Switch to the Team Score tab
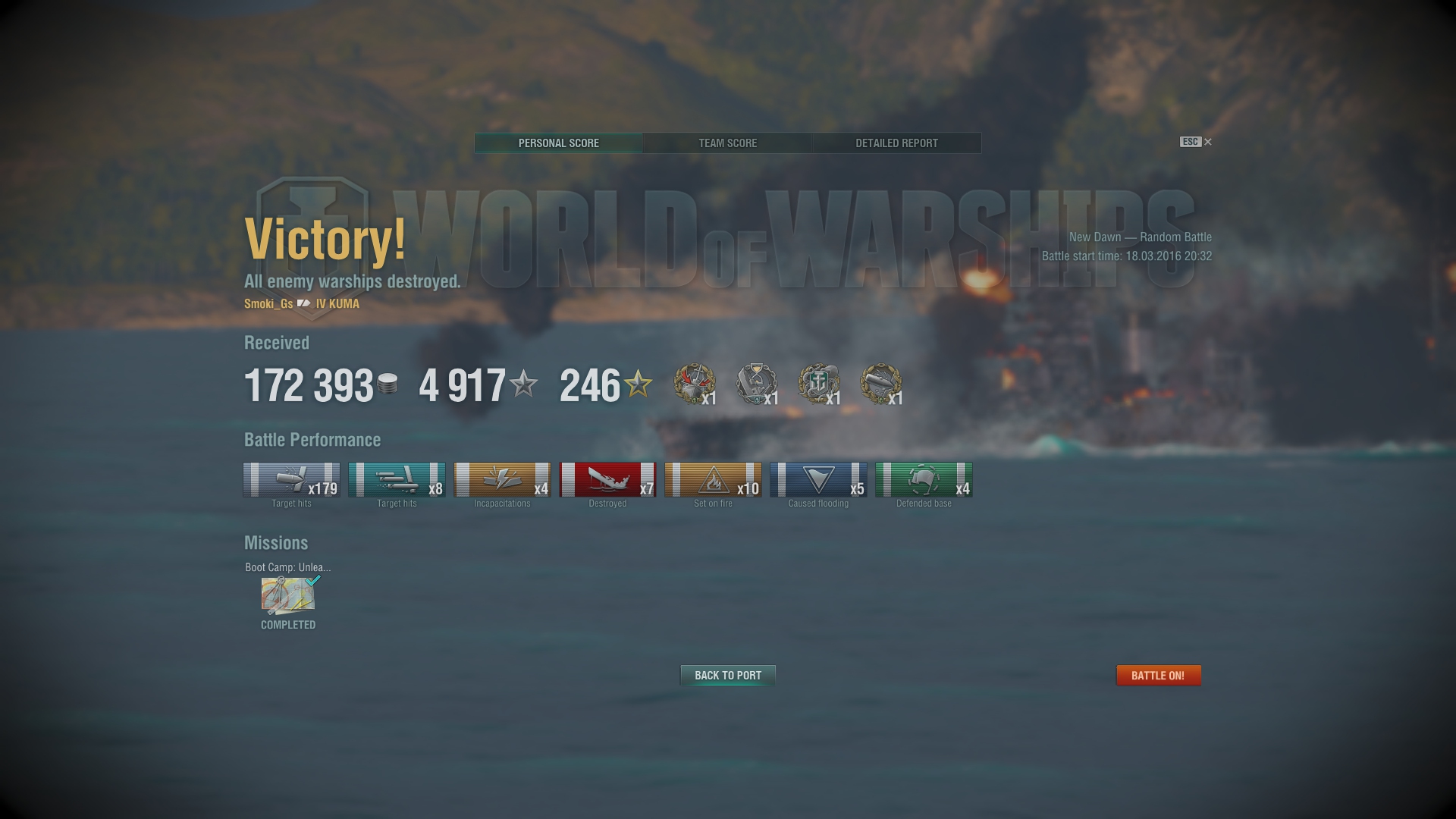The height and width of the screenshot is (819, 1456). [x=727, y=143]
